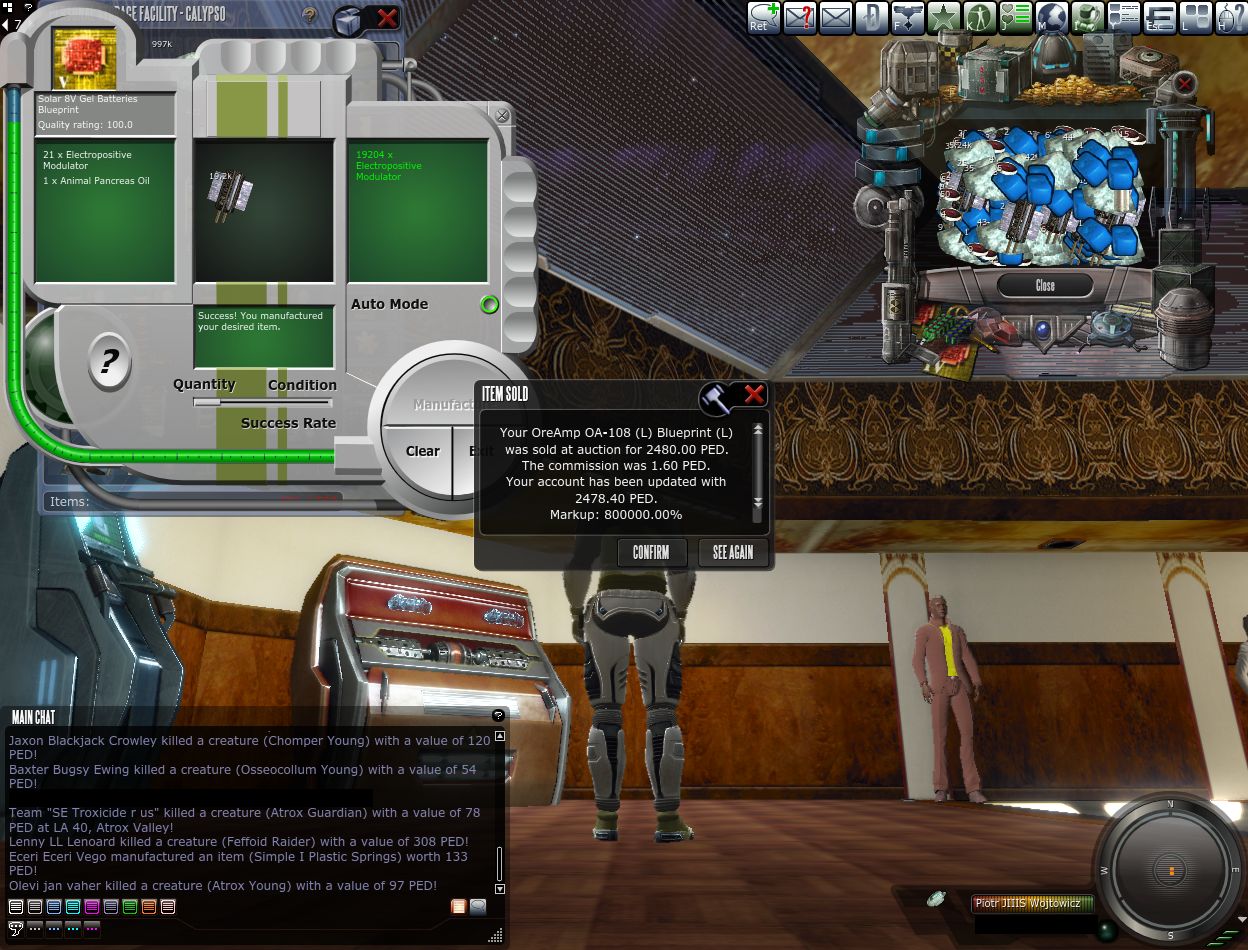Toggle Auto Mode on the manufacturing machine
The image size is (1248, 950).
pos(489,305)
